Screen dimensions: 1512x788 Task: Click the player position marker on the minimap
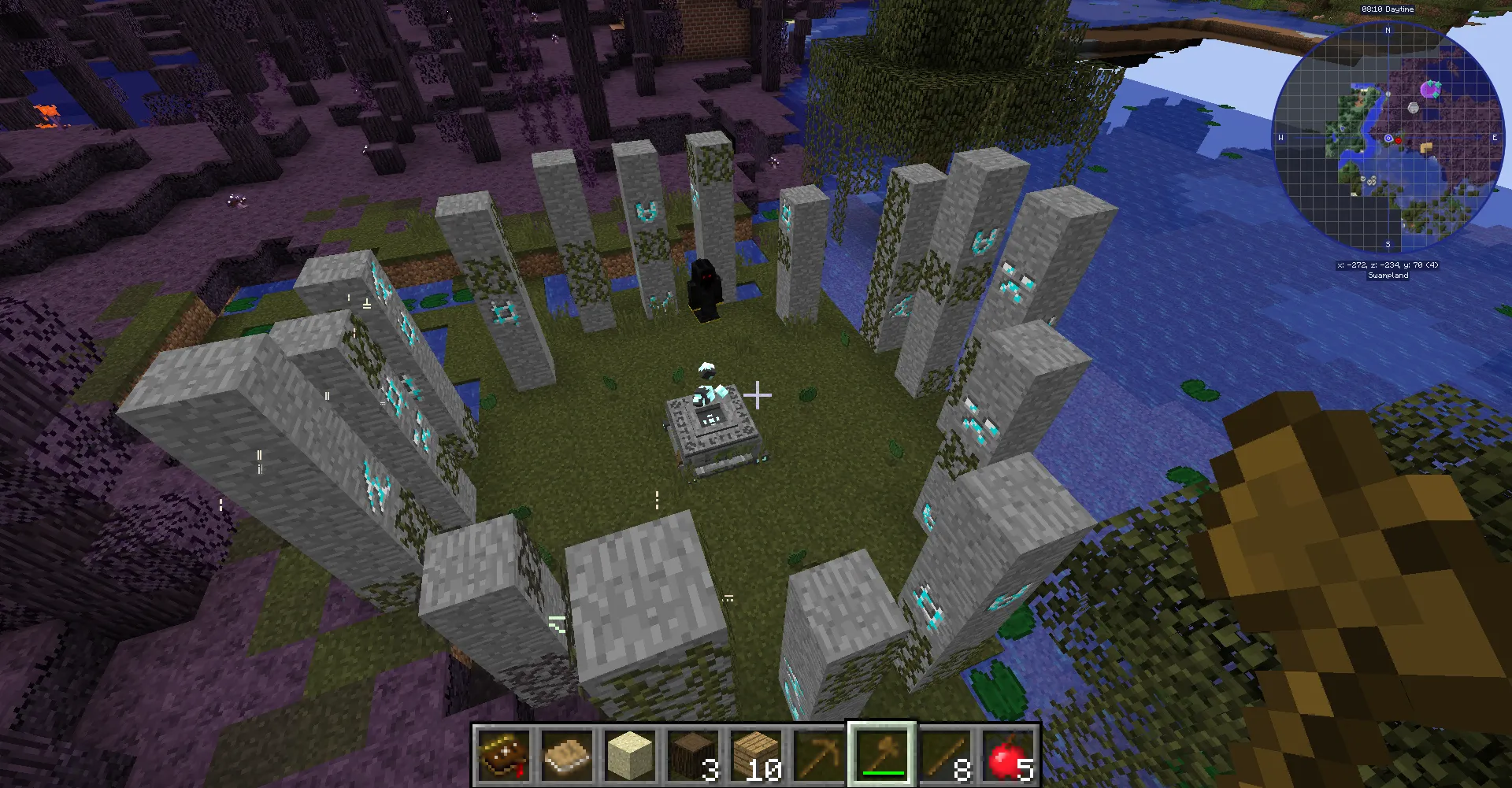click(x=1388, y=138)
